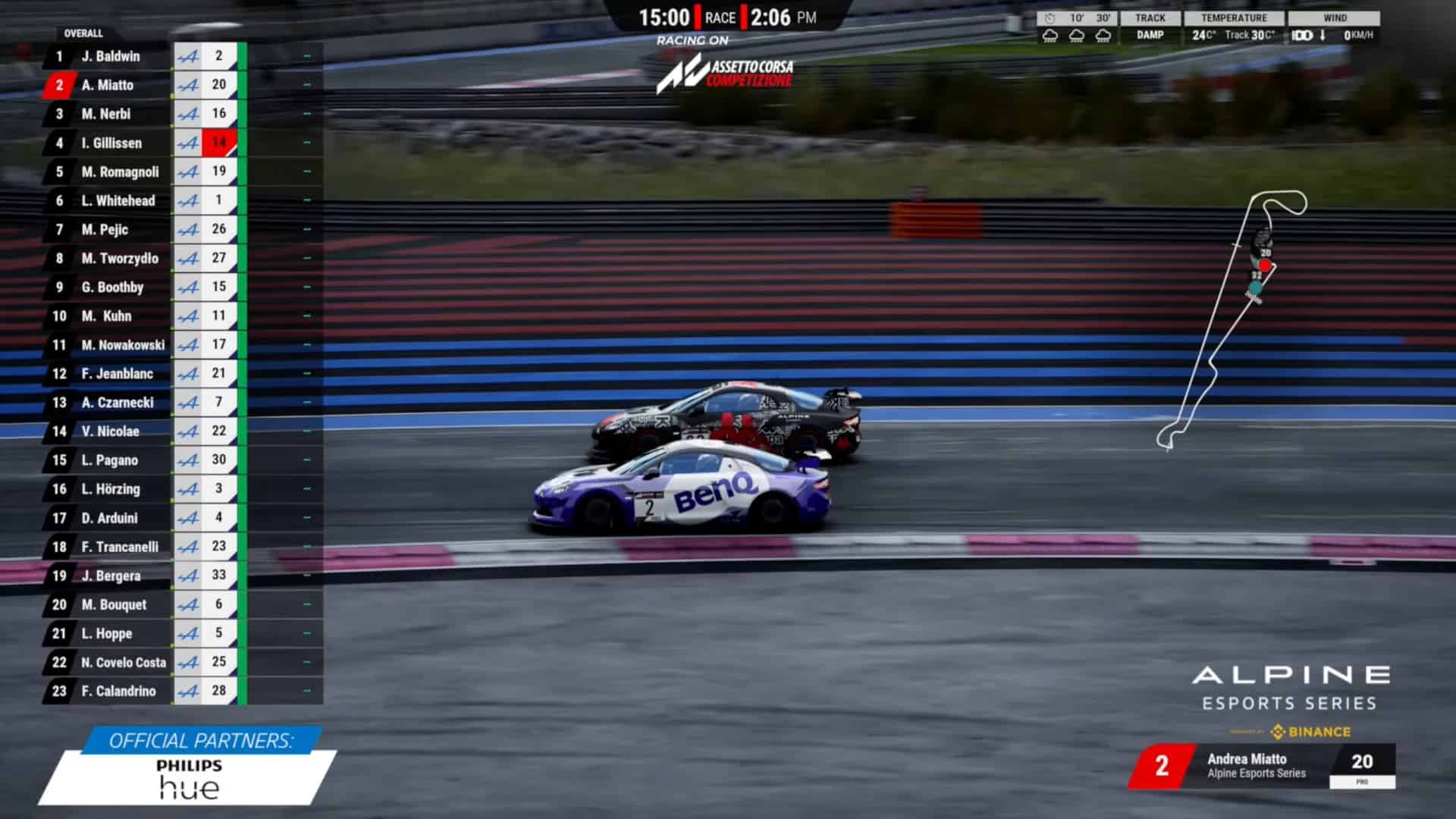Toggle the red highlight on A. Miatto's position
Image resolution: width=1456 pixels, height=819 pixels.
pyautogui.click(x=58, y=85)
